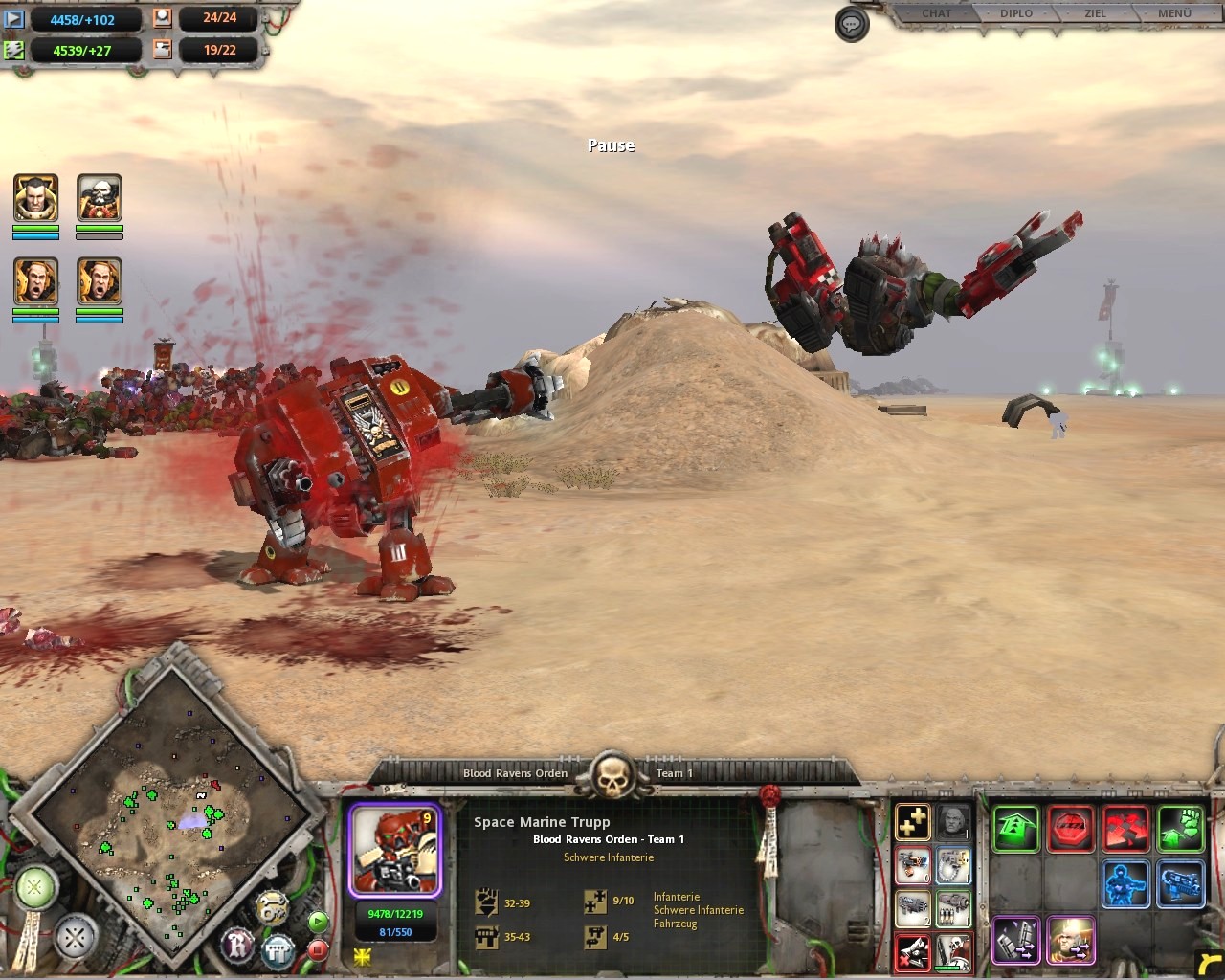Reinforce squad with the yellow plus icon
The height and width of the screenshot is (980, 1225).
(x=913, y=822)
